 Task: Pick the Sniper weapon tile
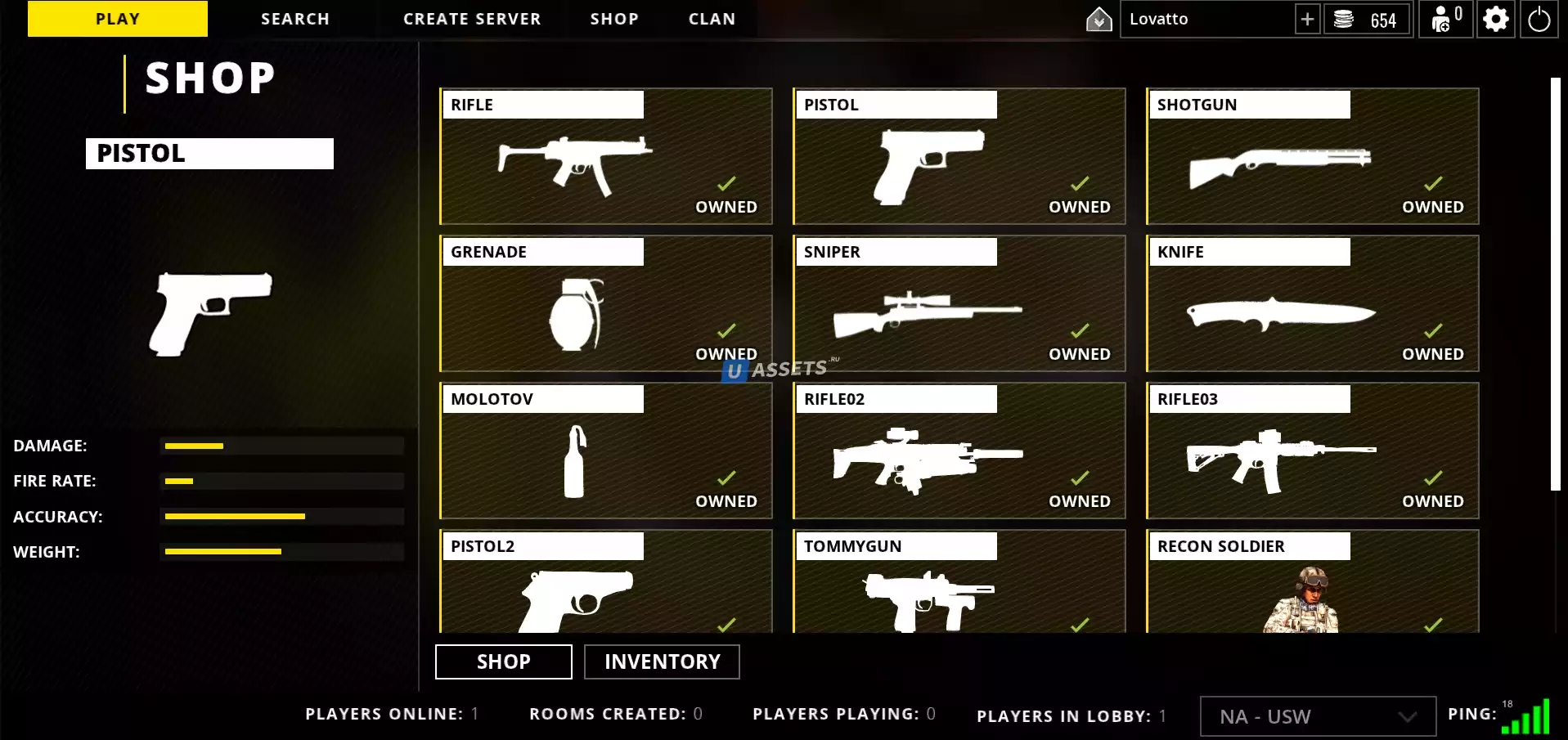959,303
